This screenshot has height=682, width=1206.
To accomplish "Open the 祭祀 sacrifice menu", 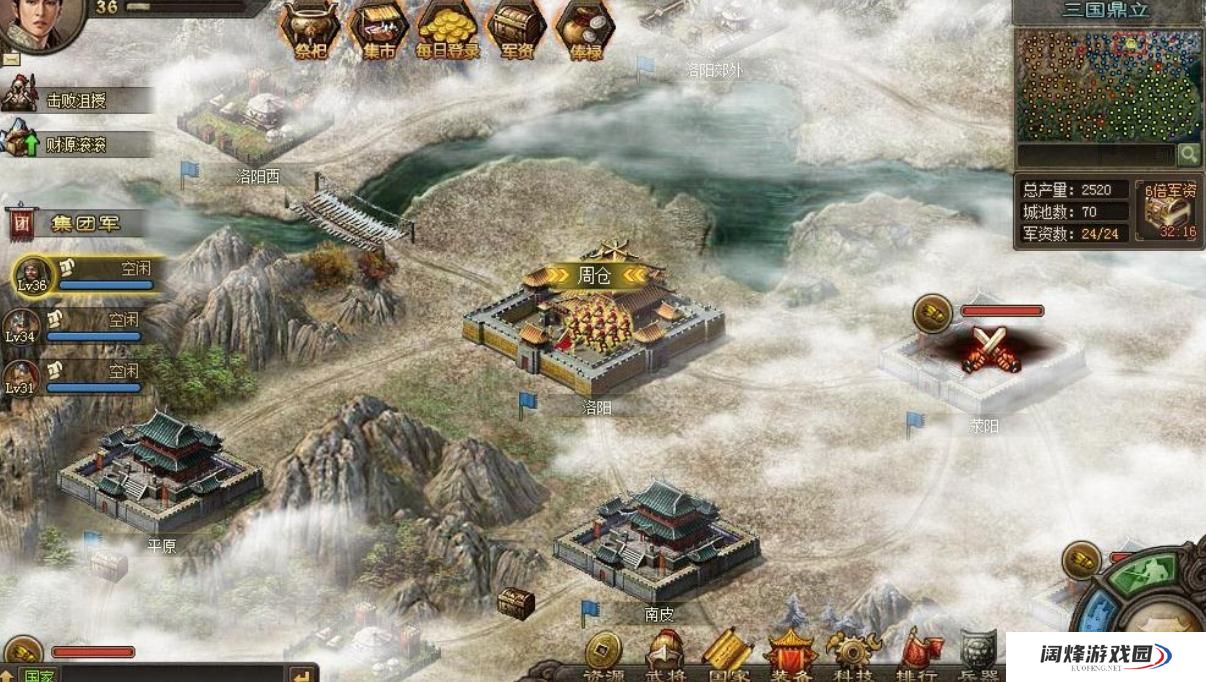I will point(308,30).
